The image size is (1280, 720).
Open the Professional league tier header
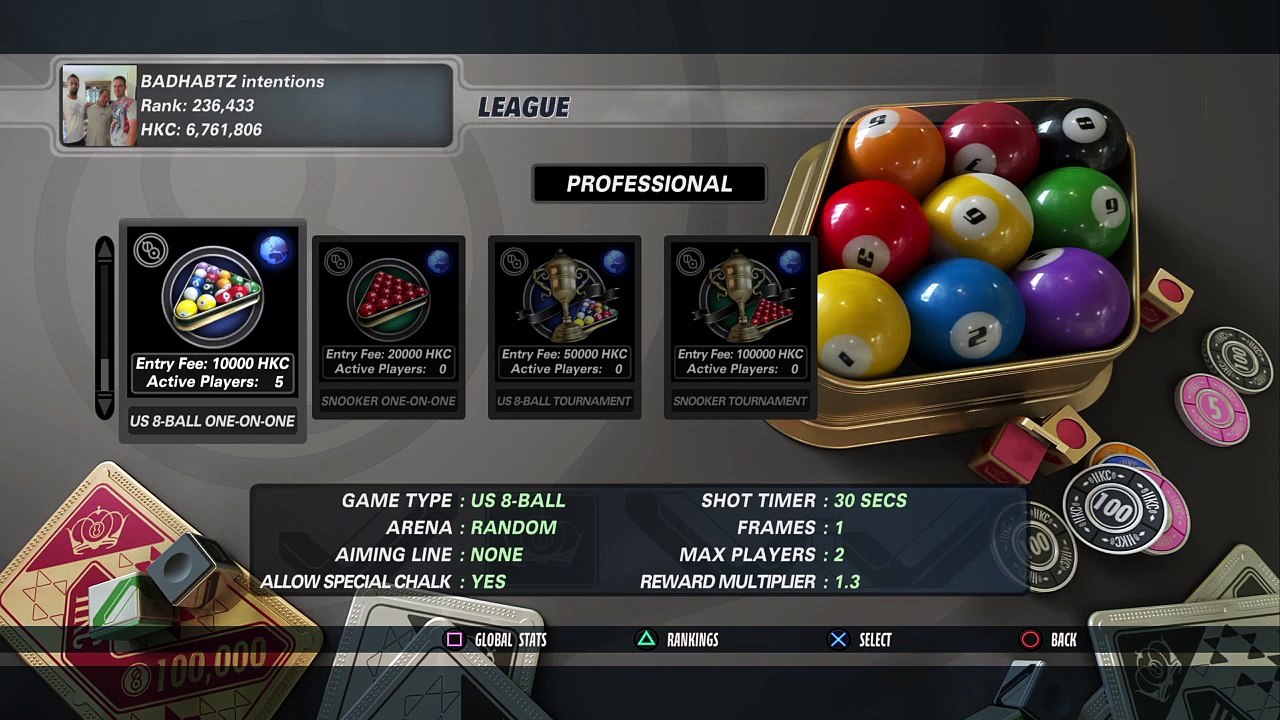[649, 184]
